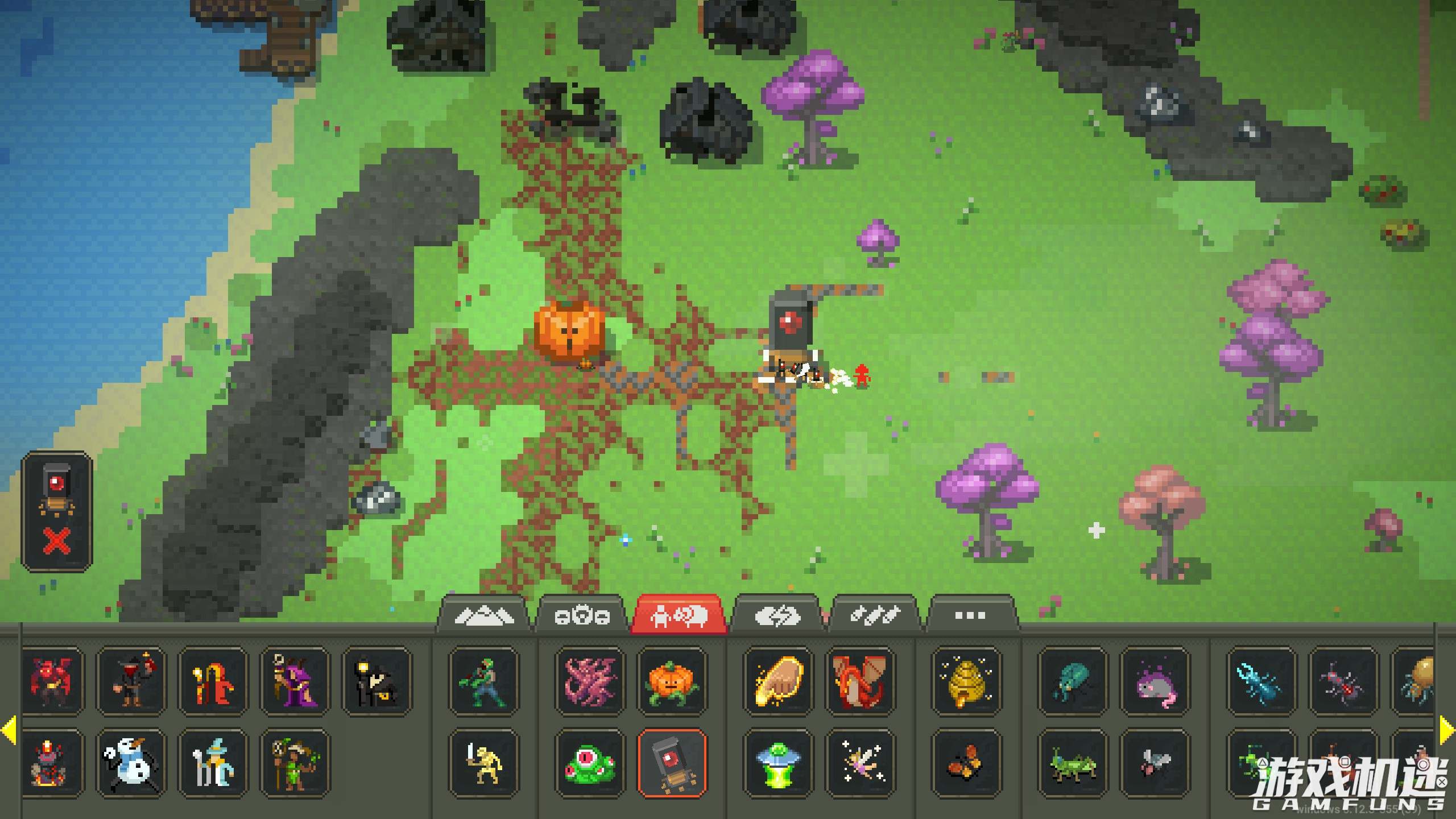1456x819 pixels.
Task: Open the three dots more tab
Action: pos(970,615)
